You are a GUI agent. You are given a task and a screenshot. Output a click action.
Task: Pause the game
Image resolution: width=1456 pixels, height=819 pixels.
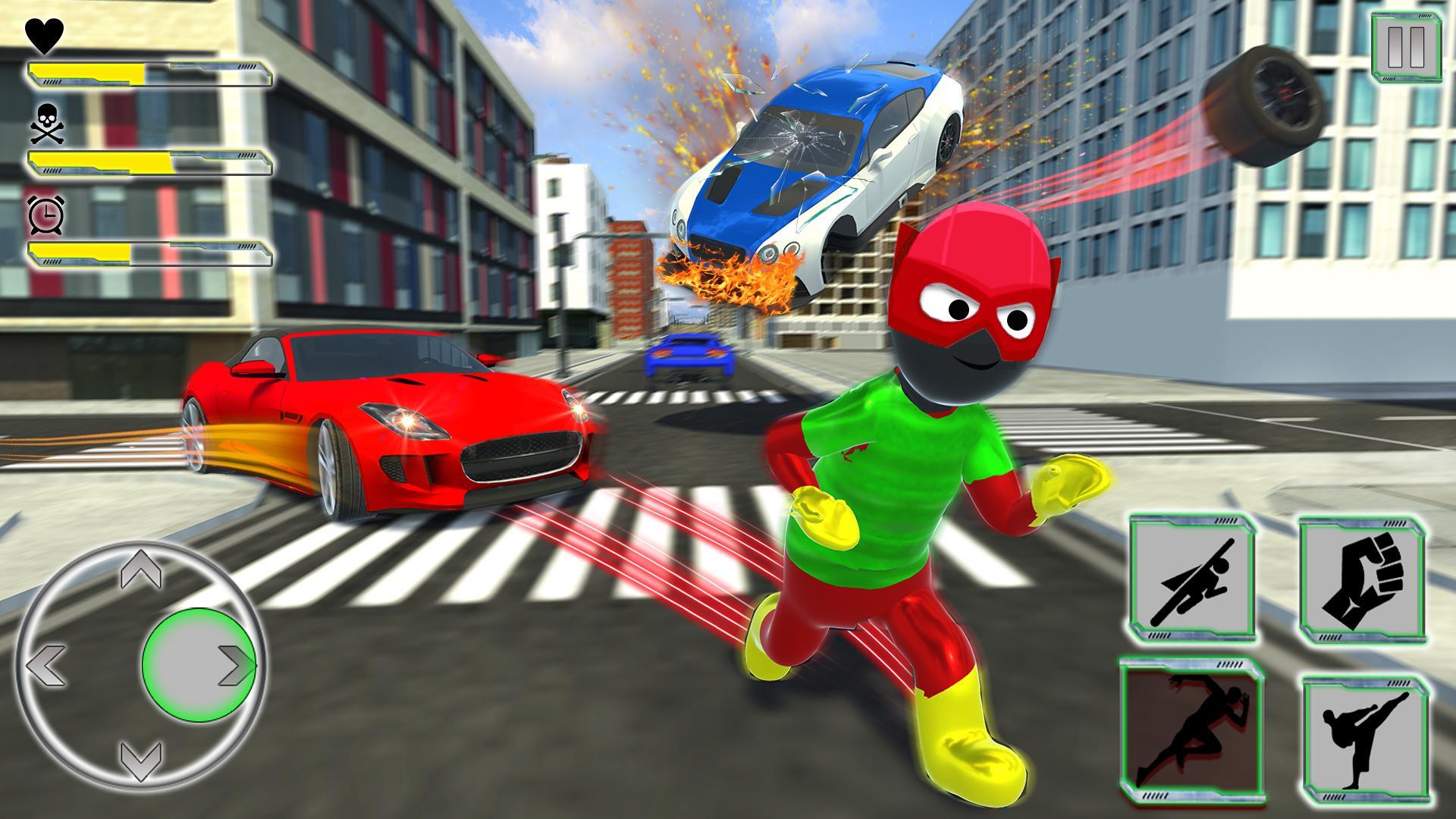click(1407, 45)
